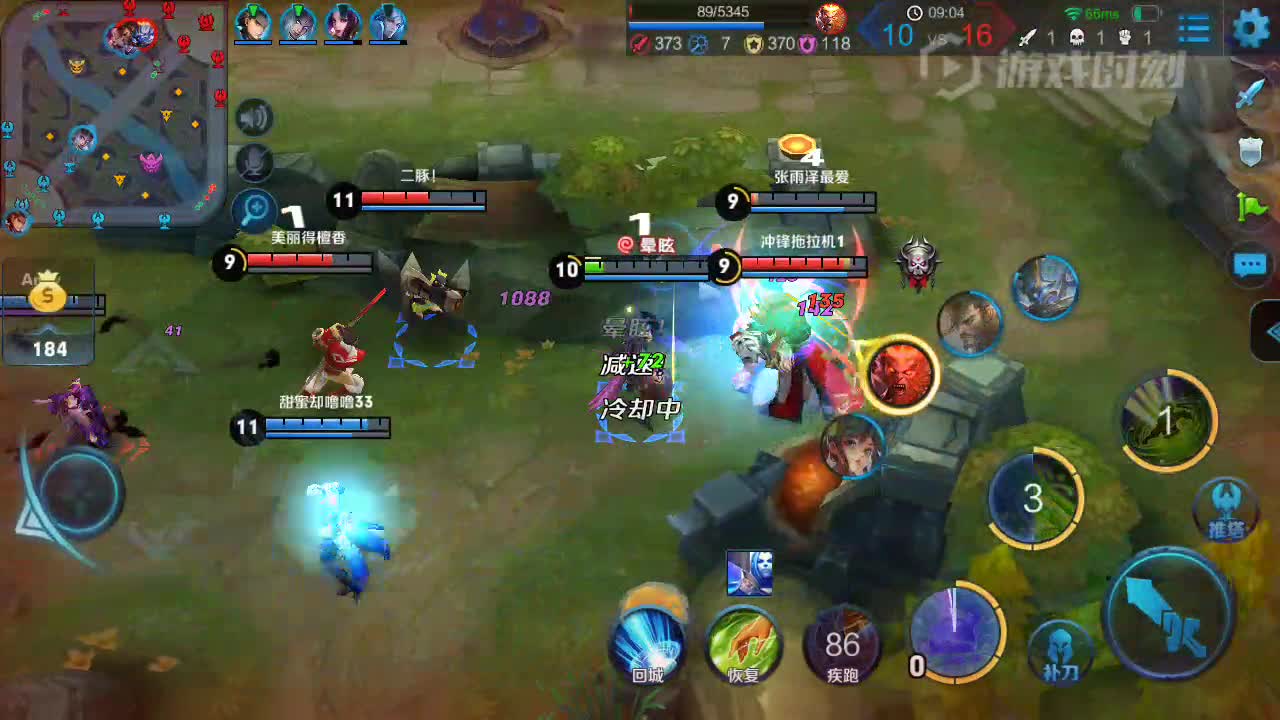Open the gold coin shop button

pyautogui.click(x=47, y=296)
